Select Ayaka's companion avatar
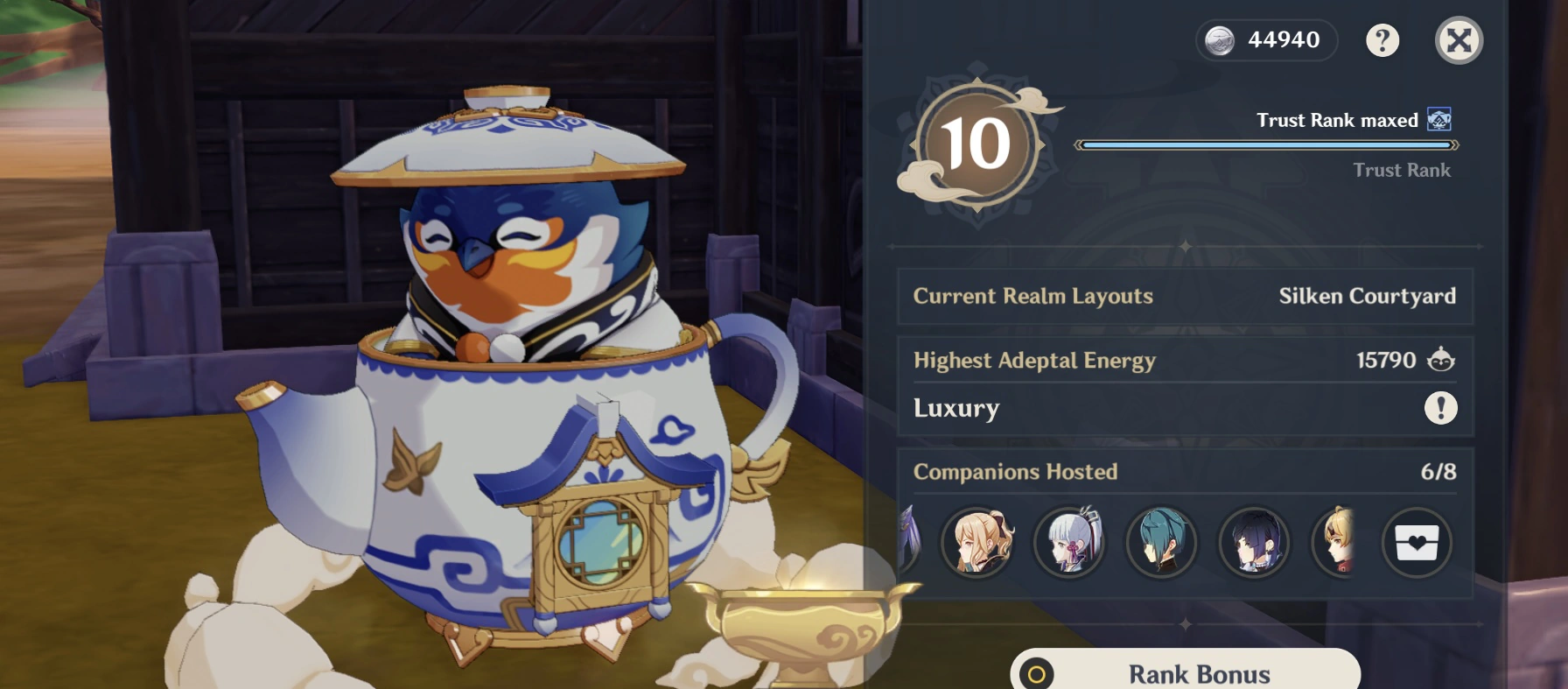 (1069, 543)
